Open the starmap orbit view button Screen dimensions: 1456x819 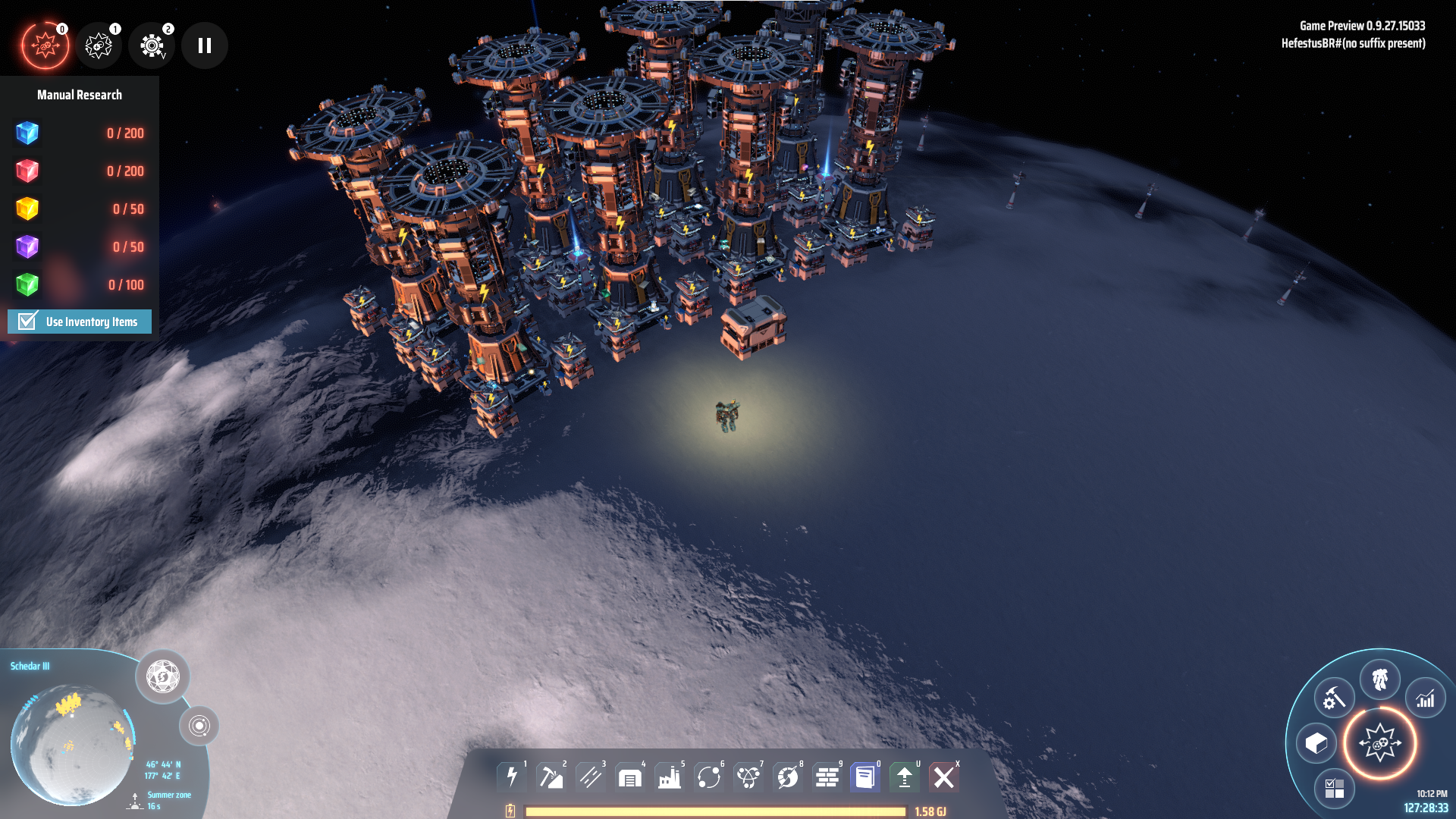199,726
